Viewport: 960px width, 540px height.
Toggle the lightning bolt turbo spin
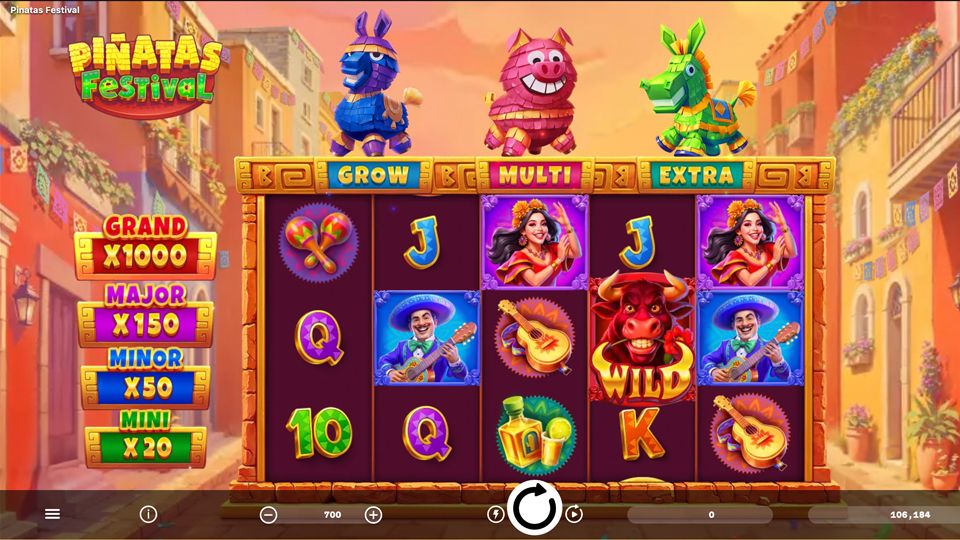point(495,514)
